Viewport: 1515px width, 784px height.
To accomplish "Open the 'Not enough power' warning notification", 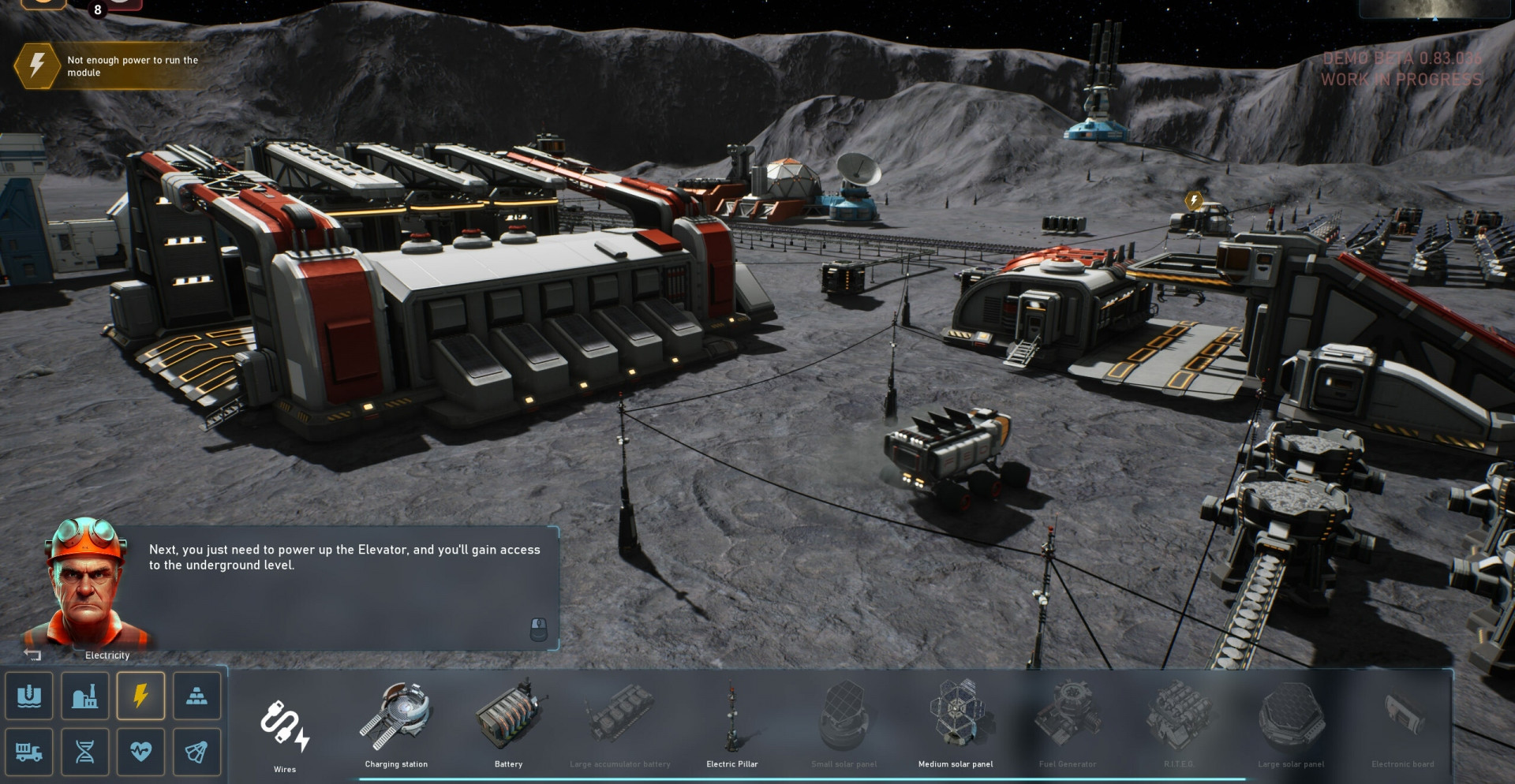I will coord(110,65).
